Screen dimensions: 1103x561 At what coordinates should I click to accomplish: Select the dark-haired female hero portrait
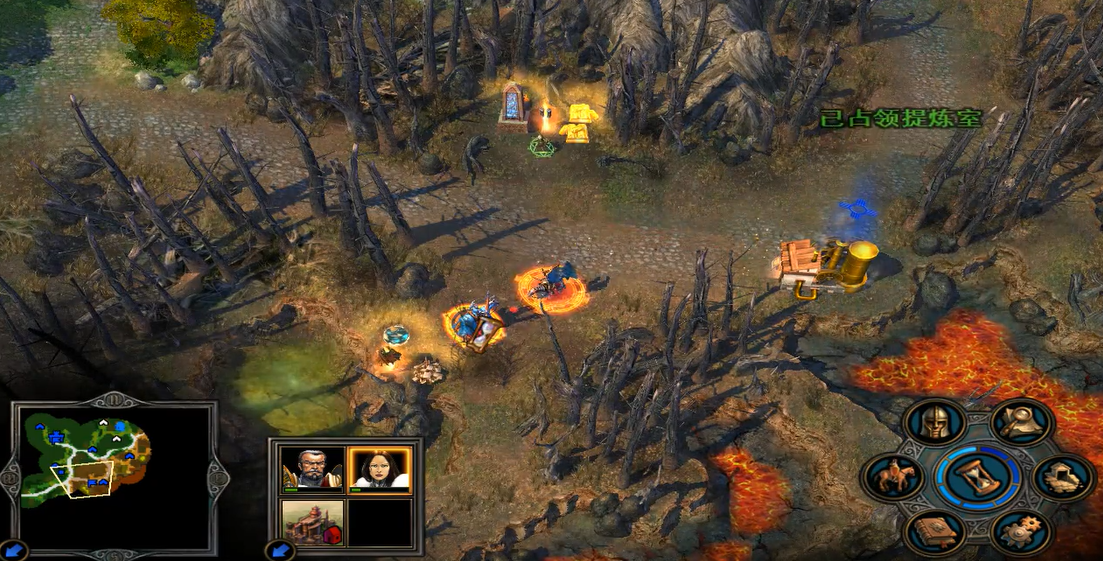(x=379, y=469)
